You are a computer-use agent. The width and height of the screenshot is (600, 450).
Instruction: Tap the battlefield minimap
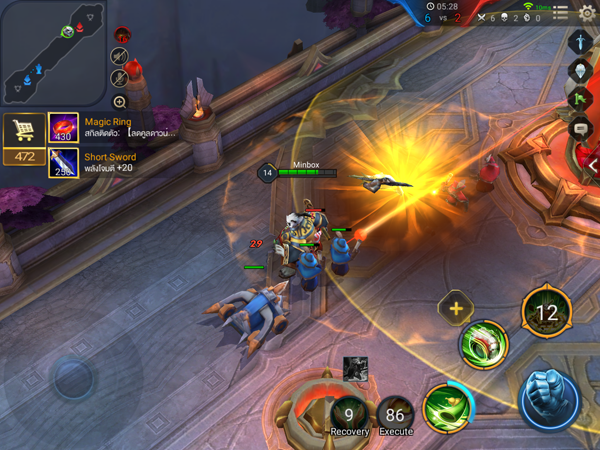tap(53, 53)
